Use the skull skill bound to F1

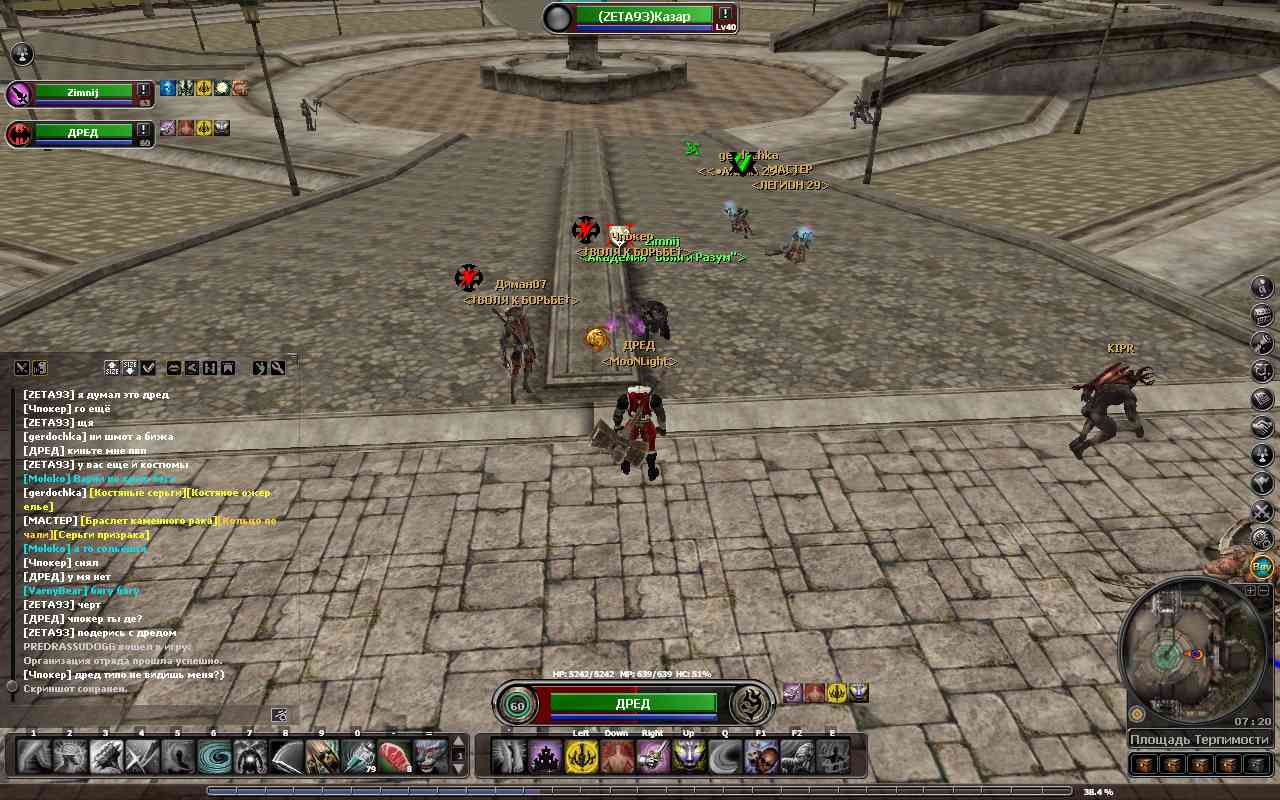(761, 757)
